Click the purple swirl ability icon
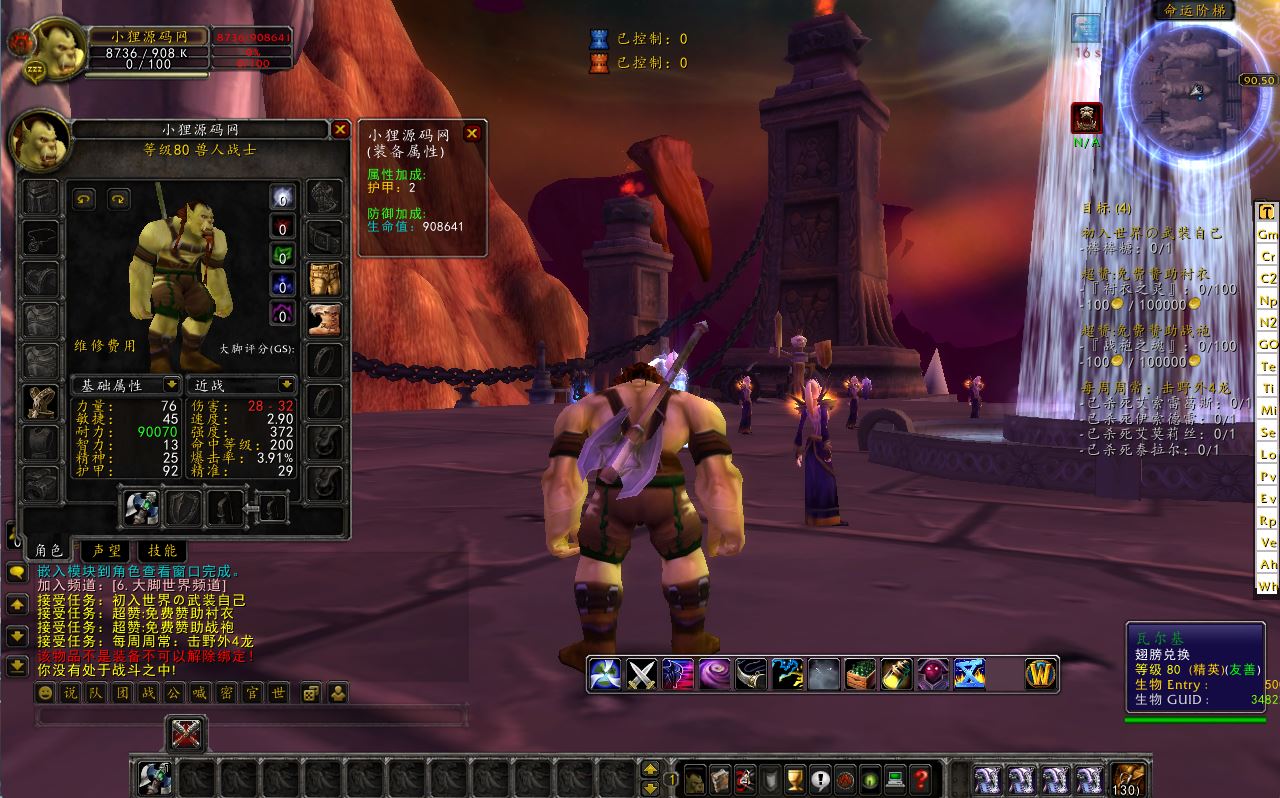 coord(714,675)
